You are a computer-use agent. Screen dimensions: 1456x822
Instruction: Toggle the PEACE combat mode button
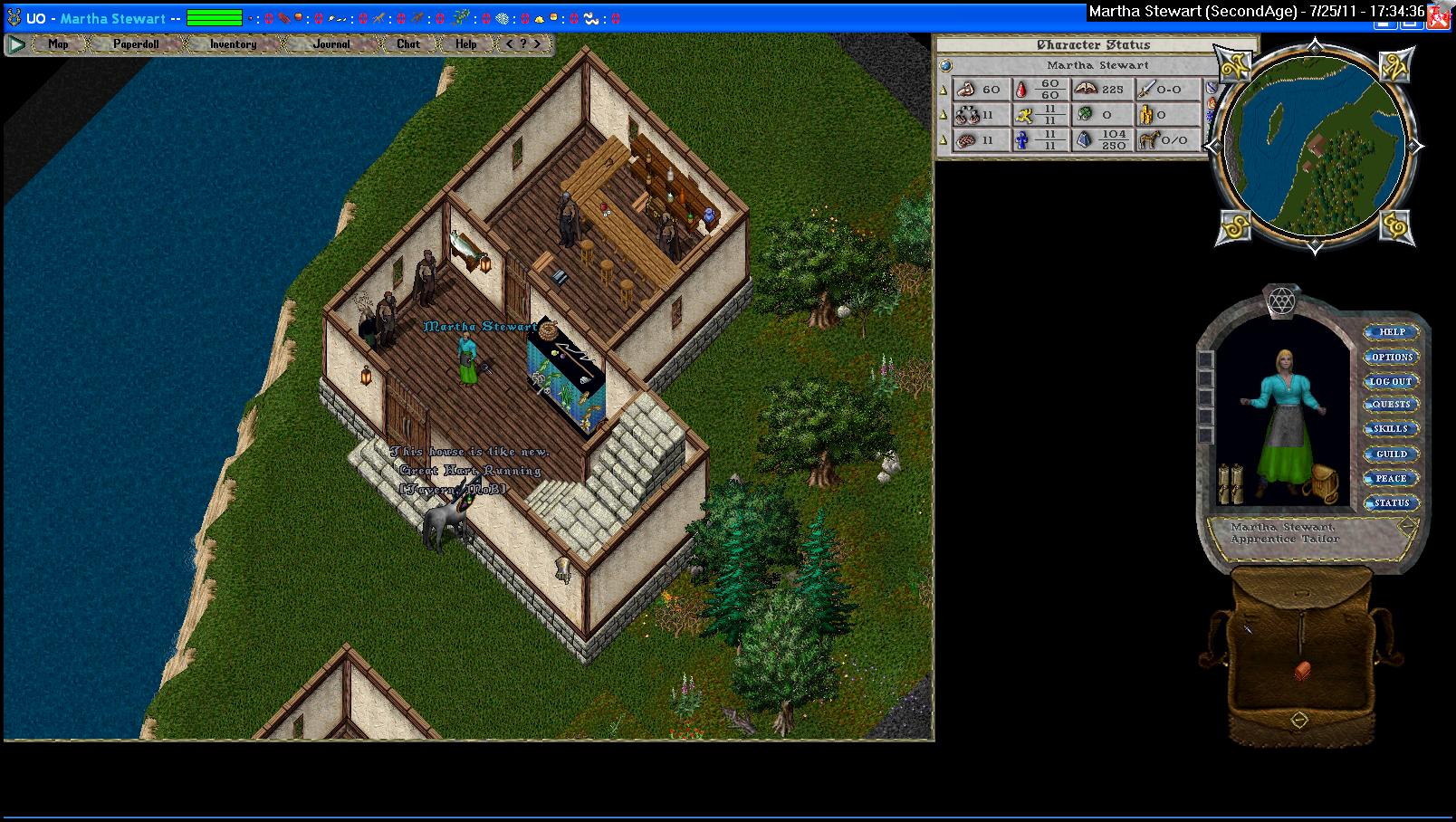[1392, 478]
